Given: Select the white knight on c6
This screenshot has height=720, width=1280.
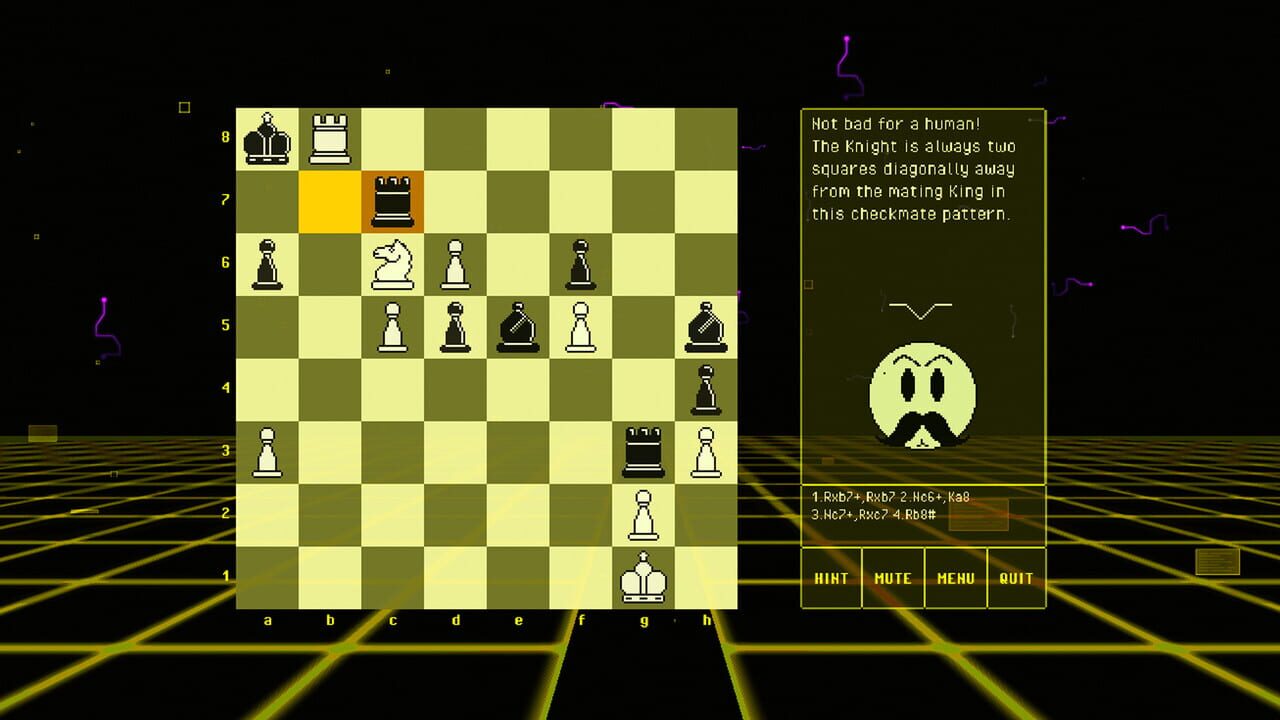Looking at the screenshot, I should 393,263.
